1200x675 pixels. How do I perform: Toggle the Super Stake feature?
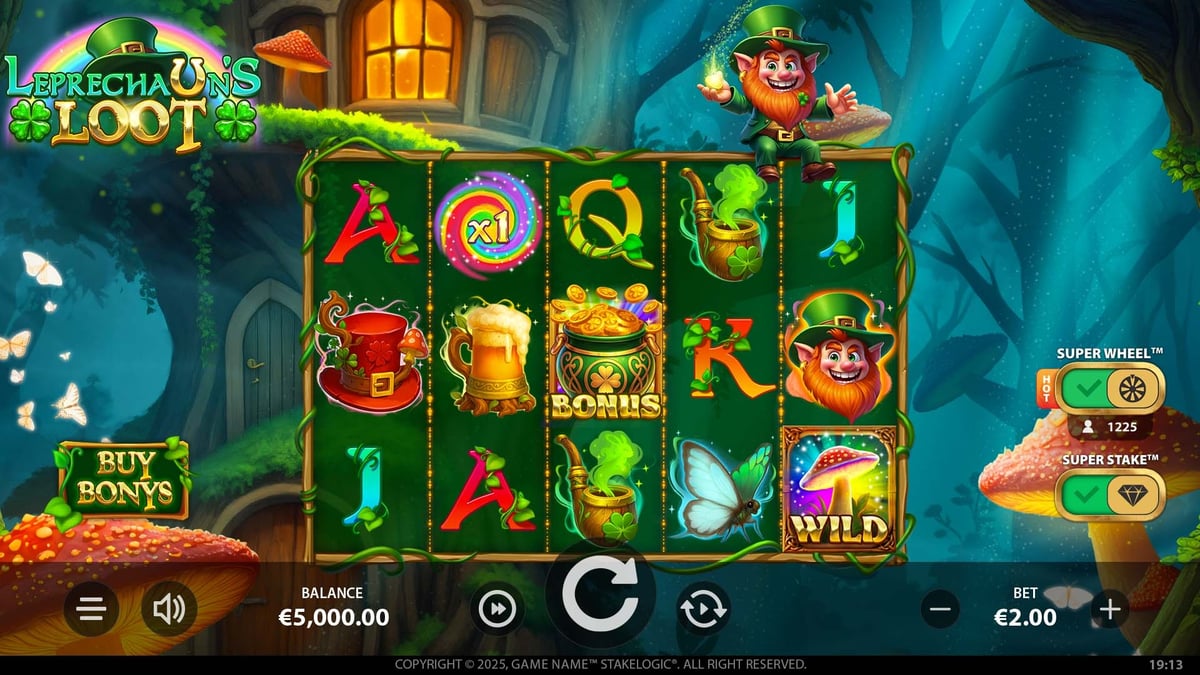point(1110,494)
